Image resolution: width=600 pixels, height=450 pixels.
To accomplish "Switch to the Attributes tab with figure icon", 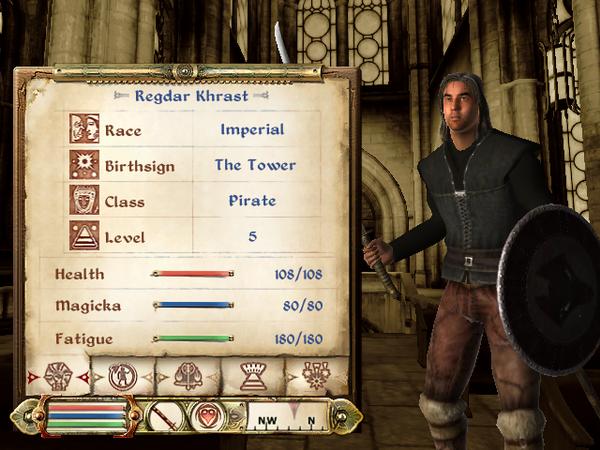I will [x=122, y=376].
